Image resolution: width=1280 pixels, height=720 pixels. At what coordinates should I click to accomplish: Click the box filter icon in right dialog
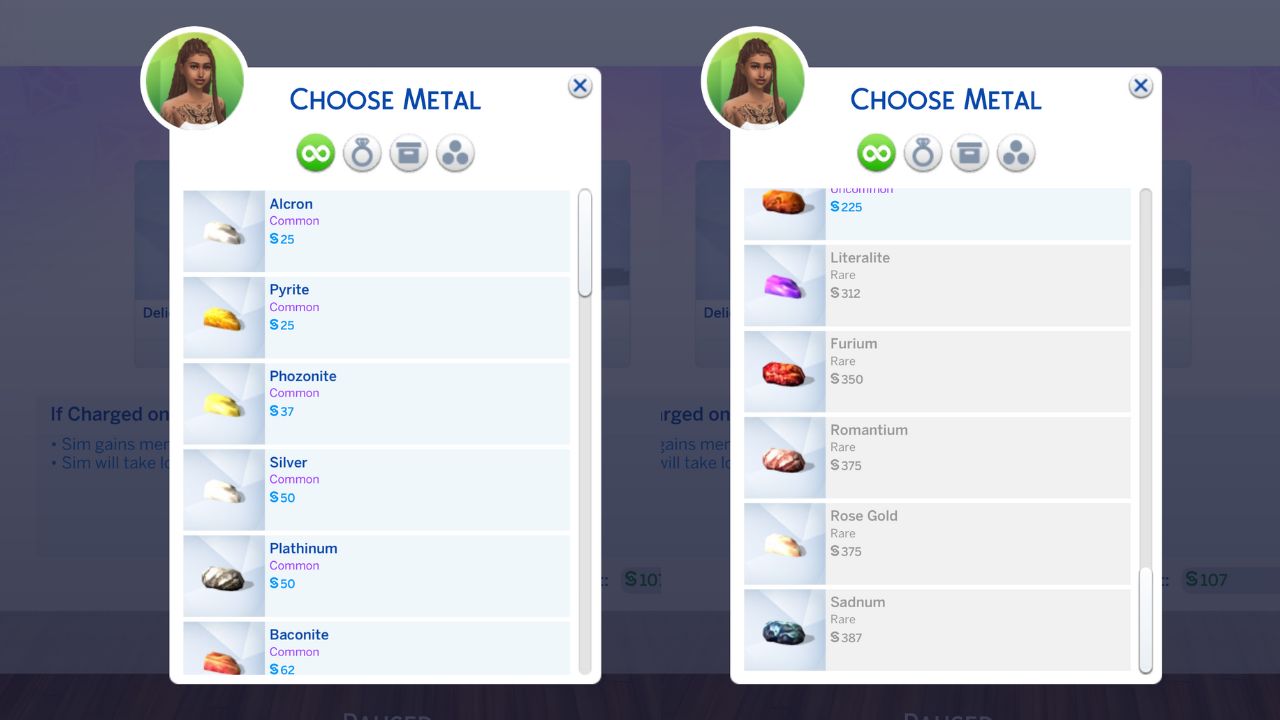coord(969,152)
